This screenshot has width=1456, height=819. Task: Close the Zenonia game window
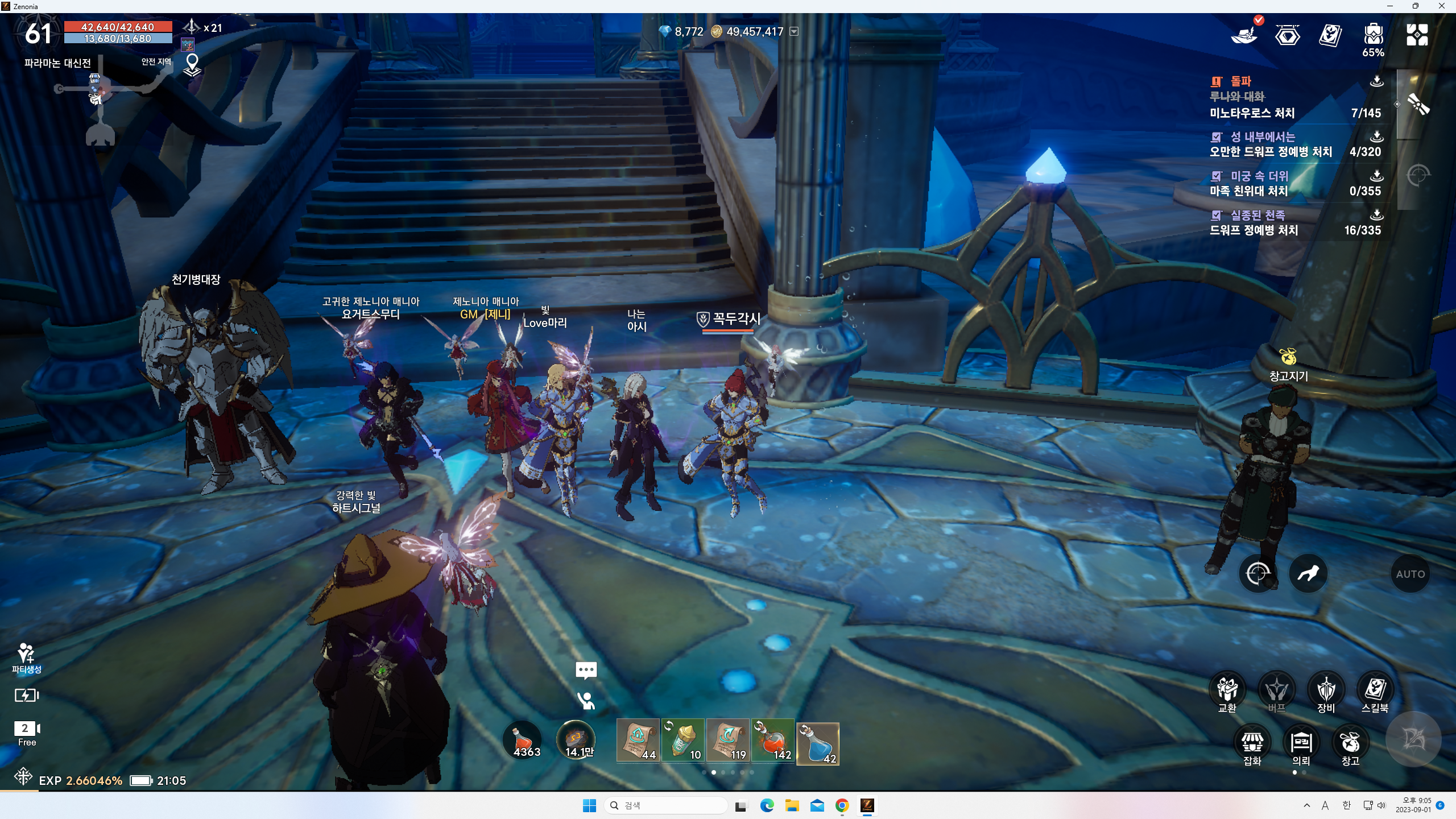click(1441, 6)
